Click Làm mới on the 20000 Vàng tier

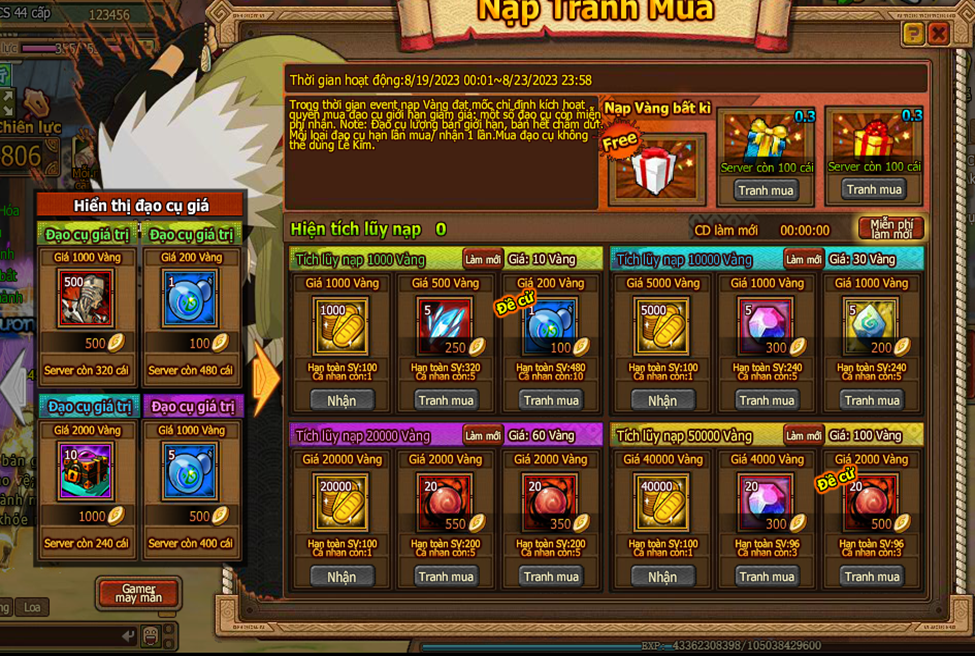tap(483, 436)
